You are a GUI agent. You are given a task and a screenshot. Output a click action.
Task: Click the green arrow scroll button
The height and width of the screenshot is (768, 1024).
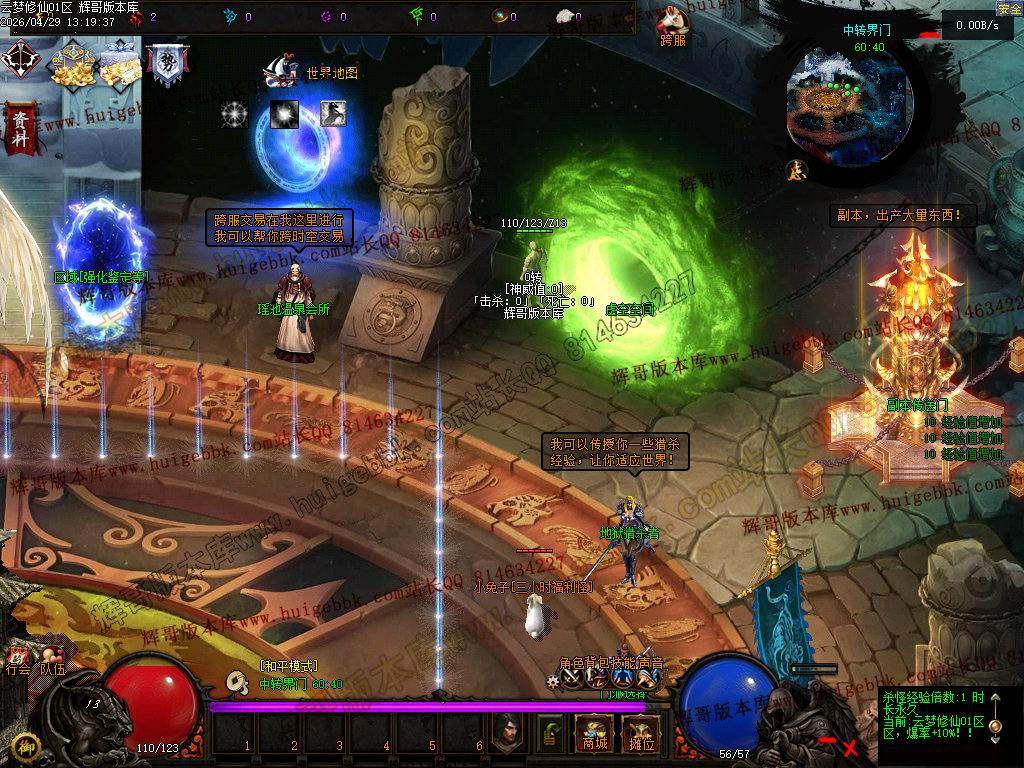pos(549,733)
